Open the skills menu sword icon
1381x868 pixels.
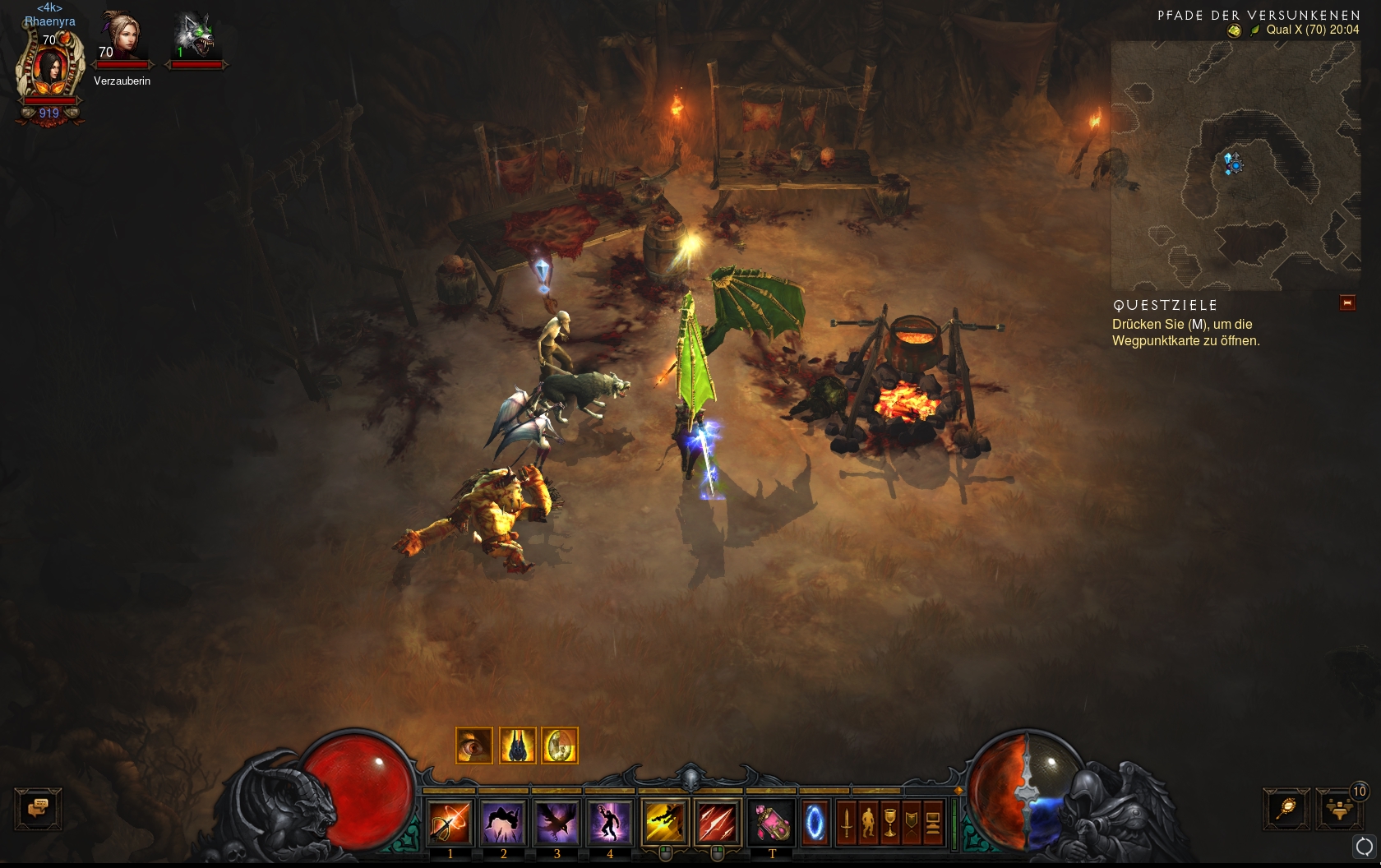coord(847,821)
